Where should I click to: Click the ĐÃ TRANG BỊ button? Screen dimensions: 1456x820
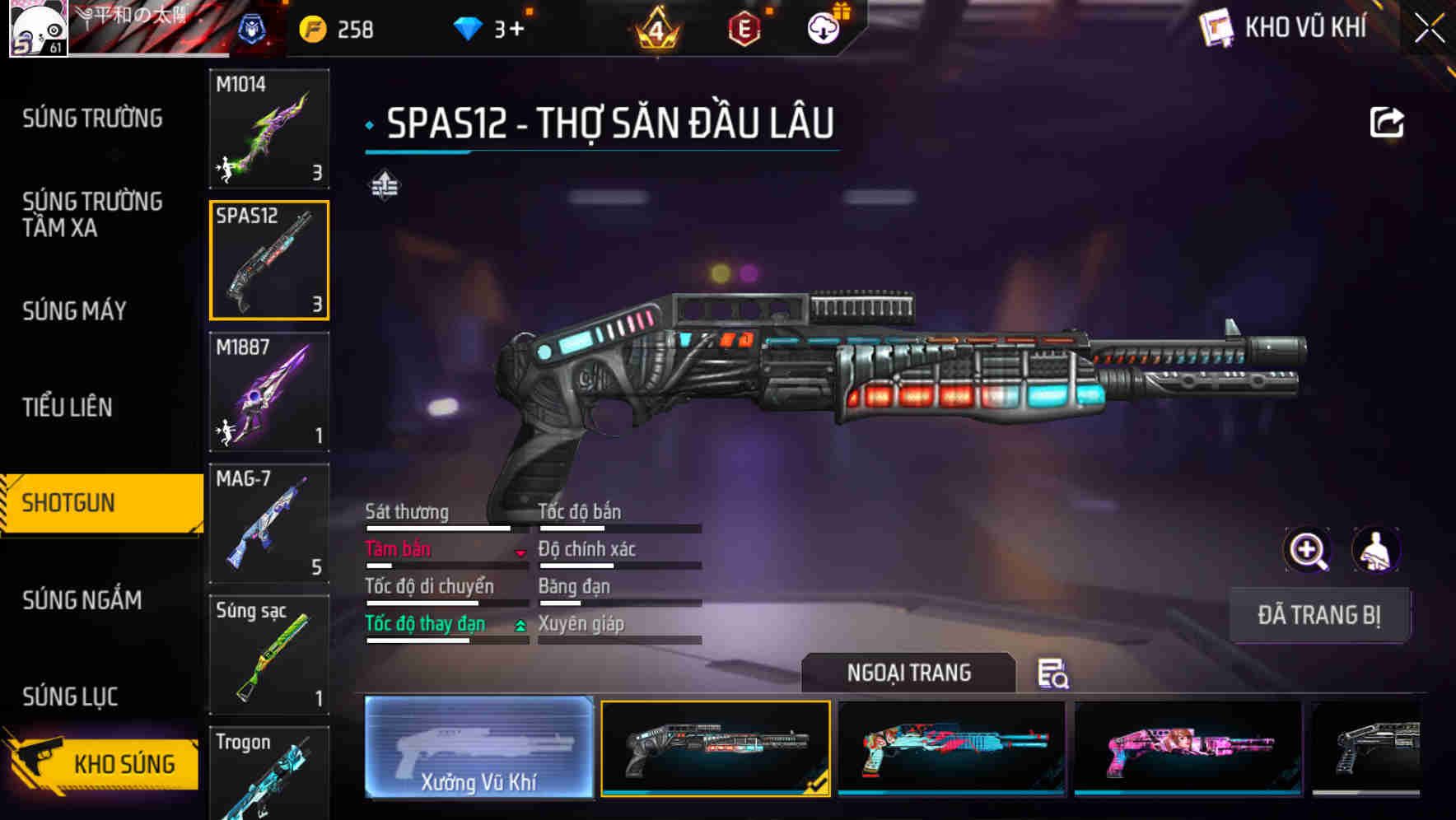coord(1319,614)
